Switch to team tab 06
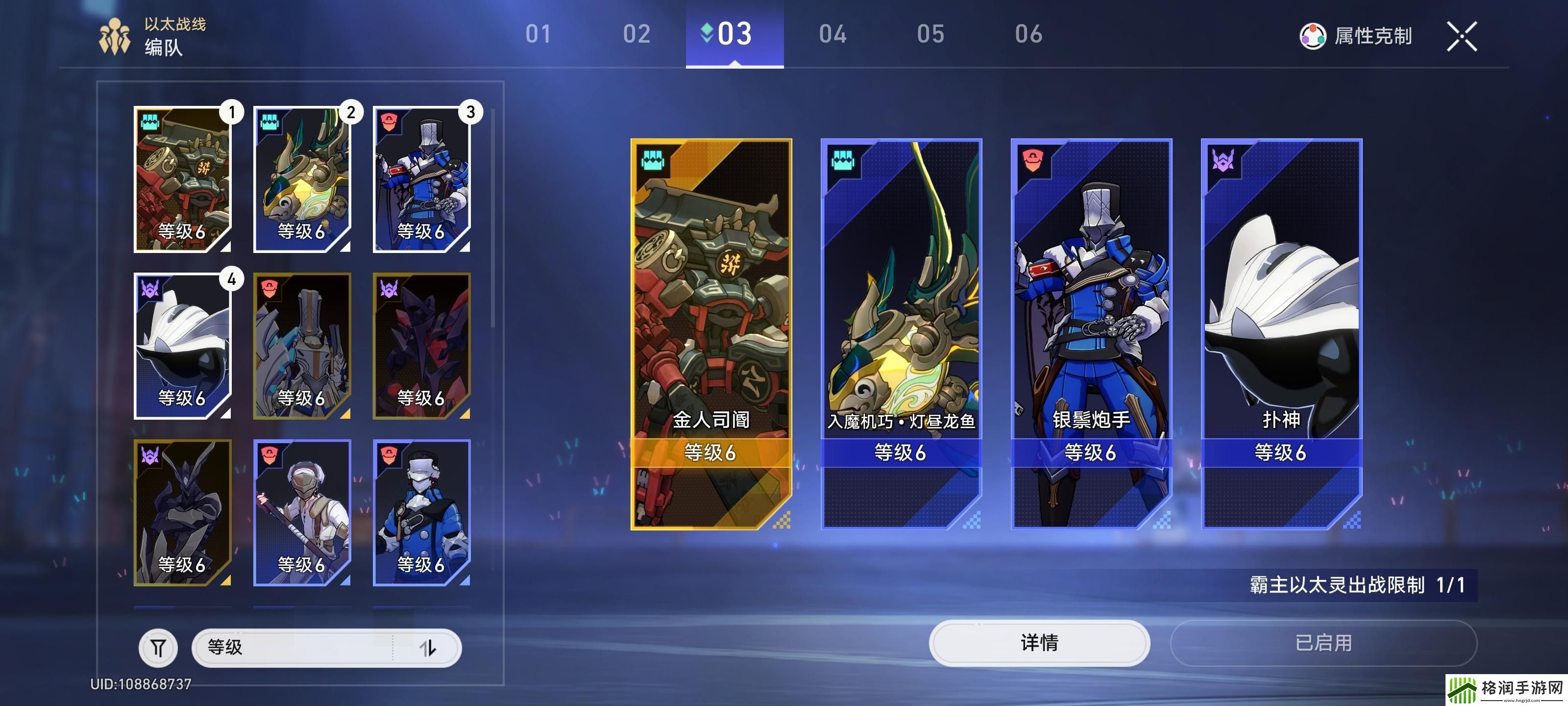 tap(1028, 35)
